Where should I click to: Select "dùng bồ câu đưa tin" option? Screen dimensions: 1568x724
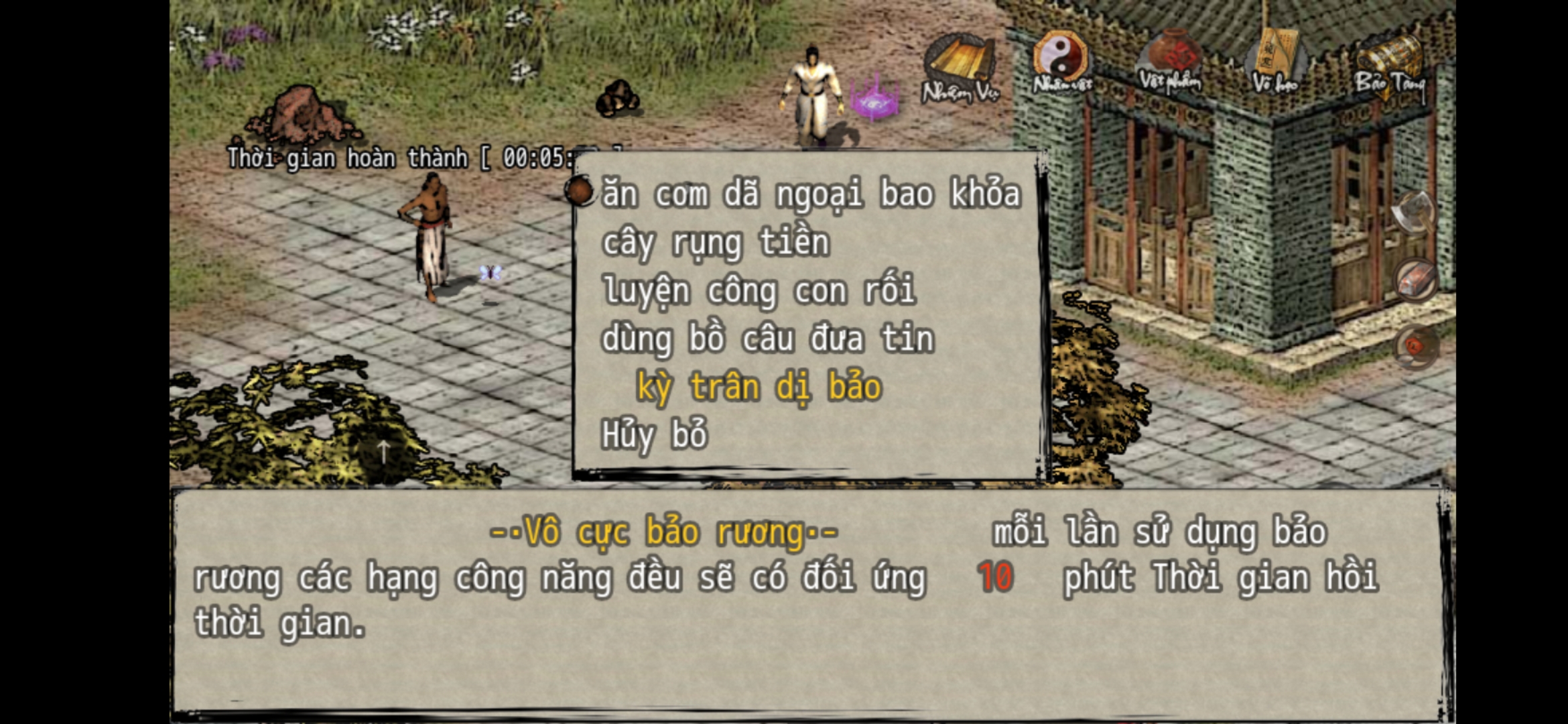(767, 339)
